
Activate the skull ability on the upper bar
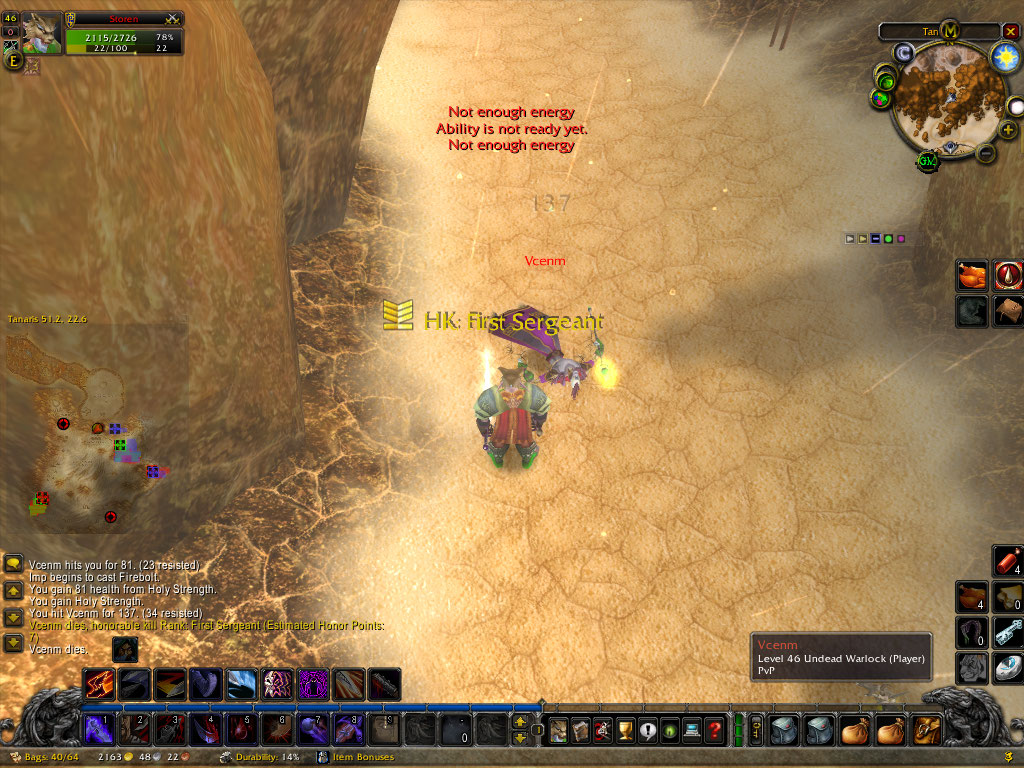(277, 685)
